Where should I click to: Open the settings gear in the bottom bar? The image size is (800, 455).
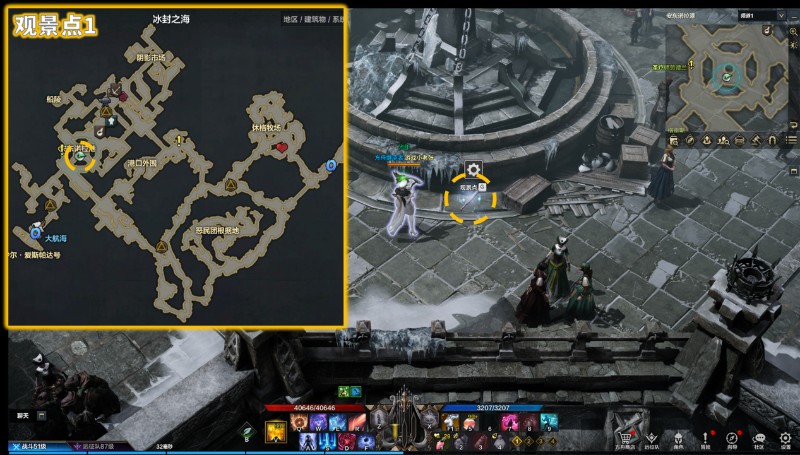pos(786,438)
